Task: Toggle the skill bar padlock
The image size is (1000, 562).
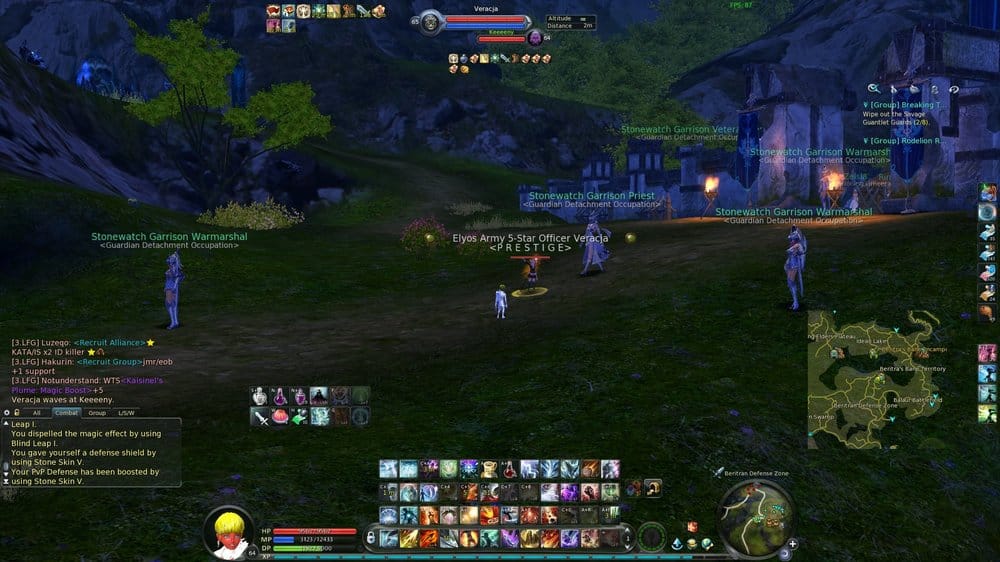Action: pyautogui.click(x=370, y=536)
